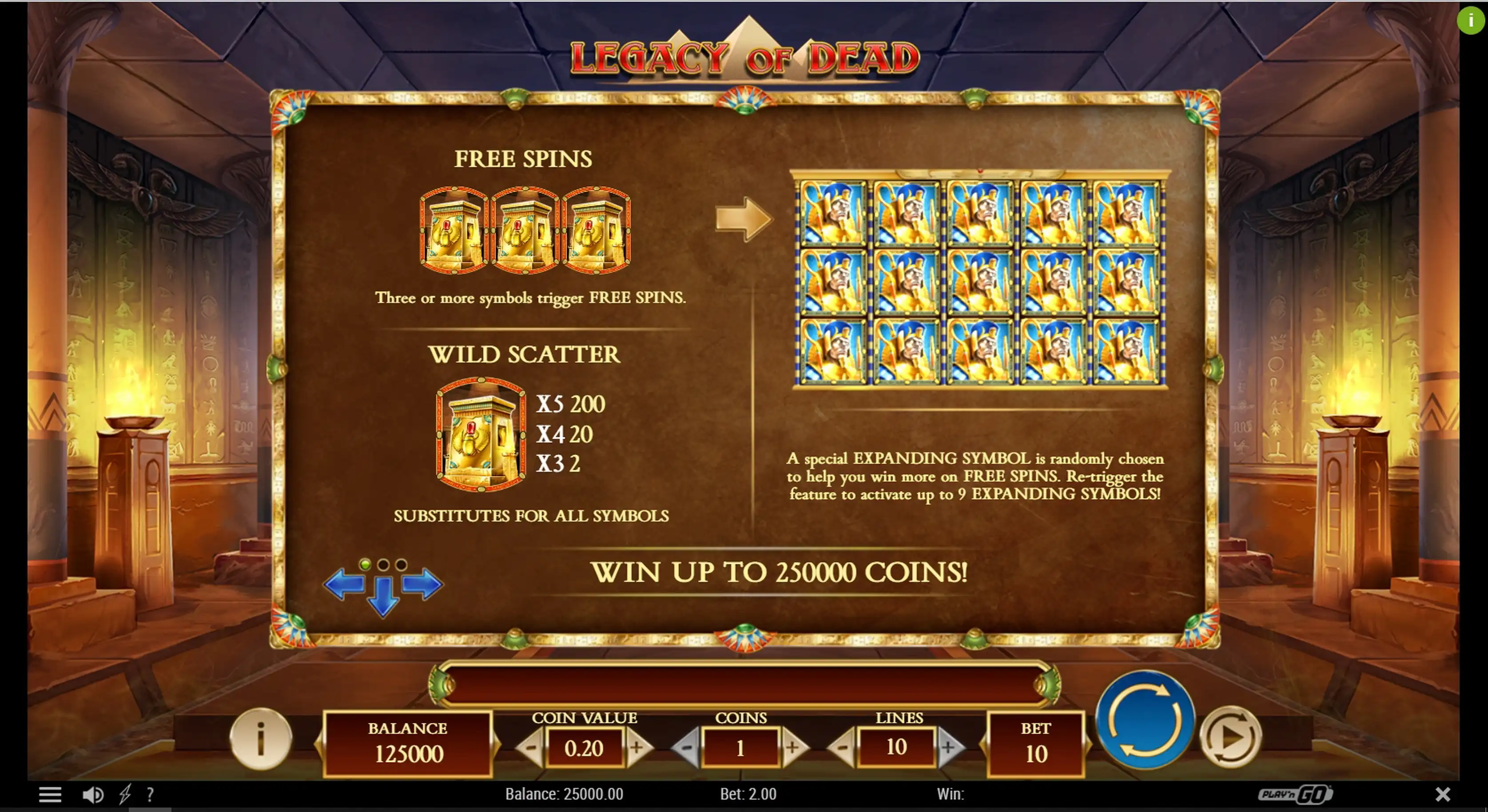This screenshot has height=812, width=1488.
Task: Spin the reels with the blue button
Action: 1145,719
